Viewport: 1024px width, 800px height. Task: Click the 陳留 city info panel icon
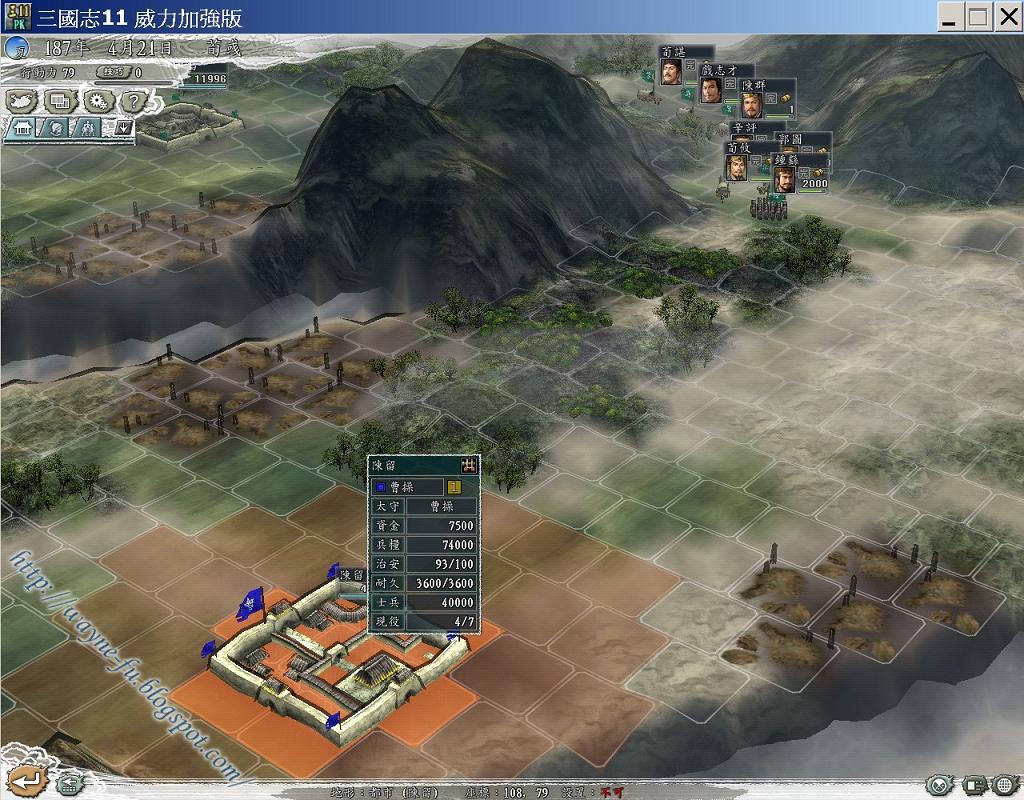468,465
